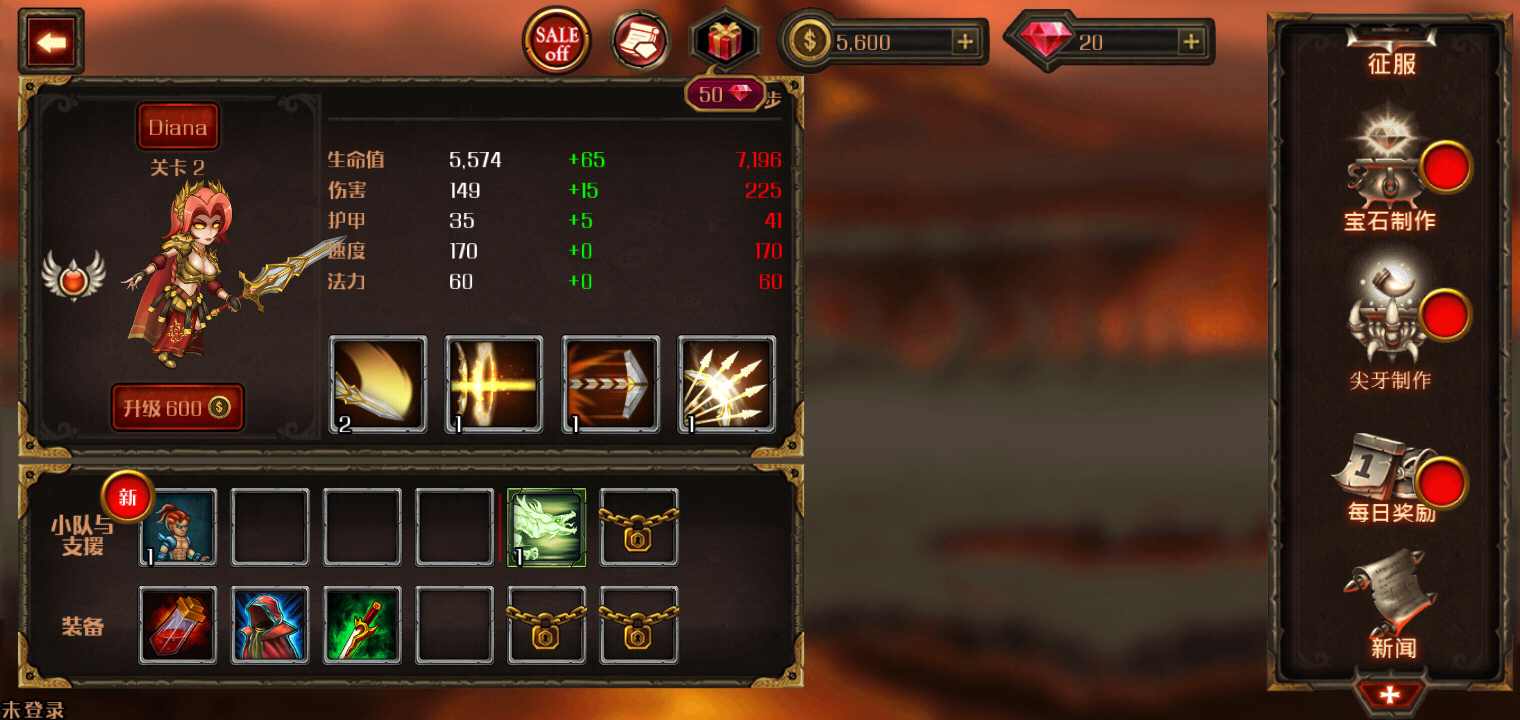Image resolution: width=1520 pixels, height=720 pixels.
Task: Open the SALE off promotion
Action: (556, 42)
